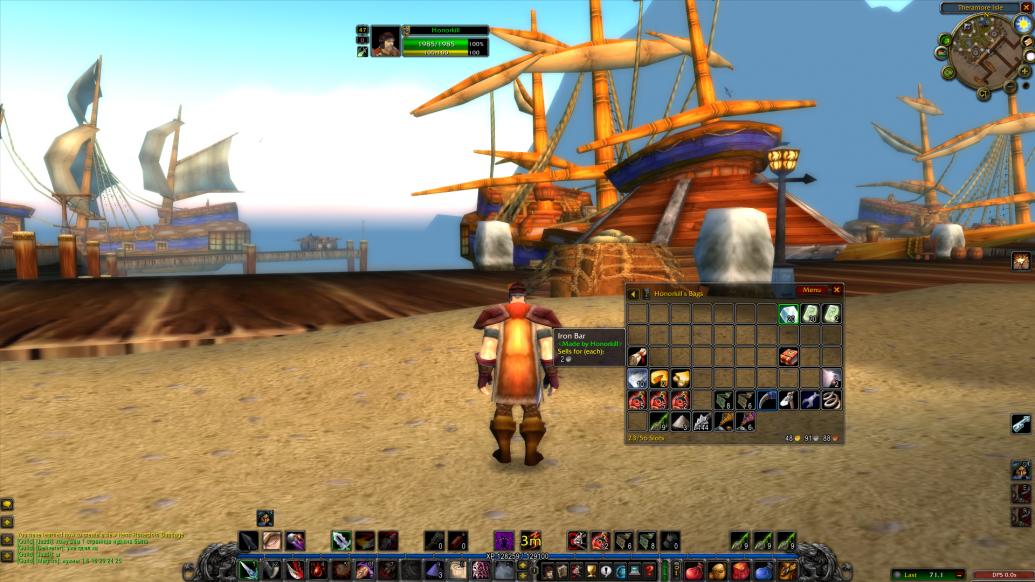Image resolution: width=1035 pixels, height=582 pixels.
Task: Select the cheese wedge stack in bags
Action: [x=658, y=378]
